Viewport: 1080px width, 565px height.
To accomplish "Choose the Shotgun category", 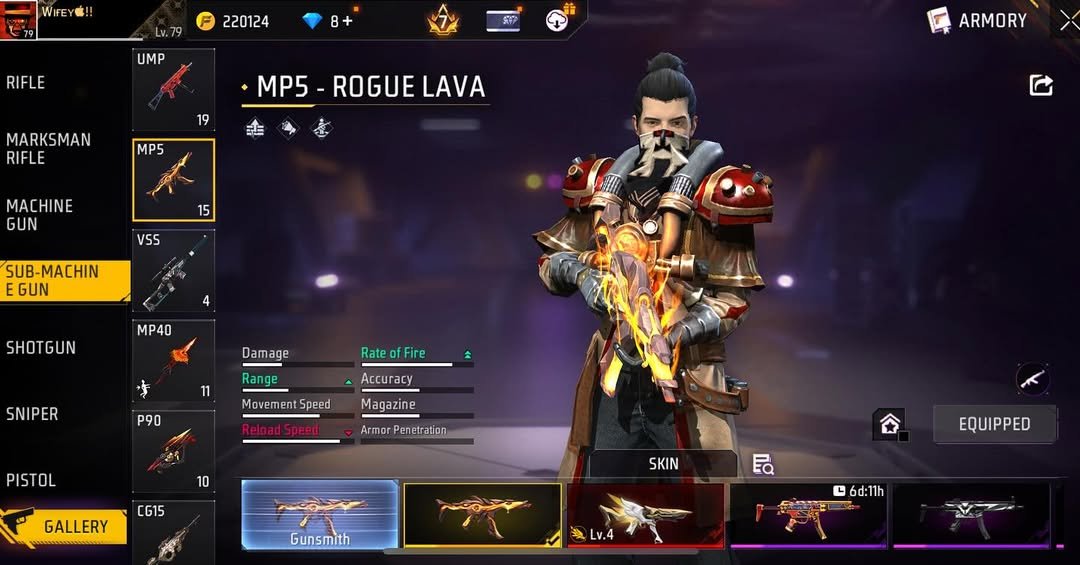I will point(41,348).
